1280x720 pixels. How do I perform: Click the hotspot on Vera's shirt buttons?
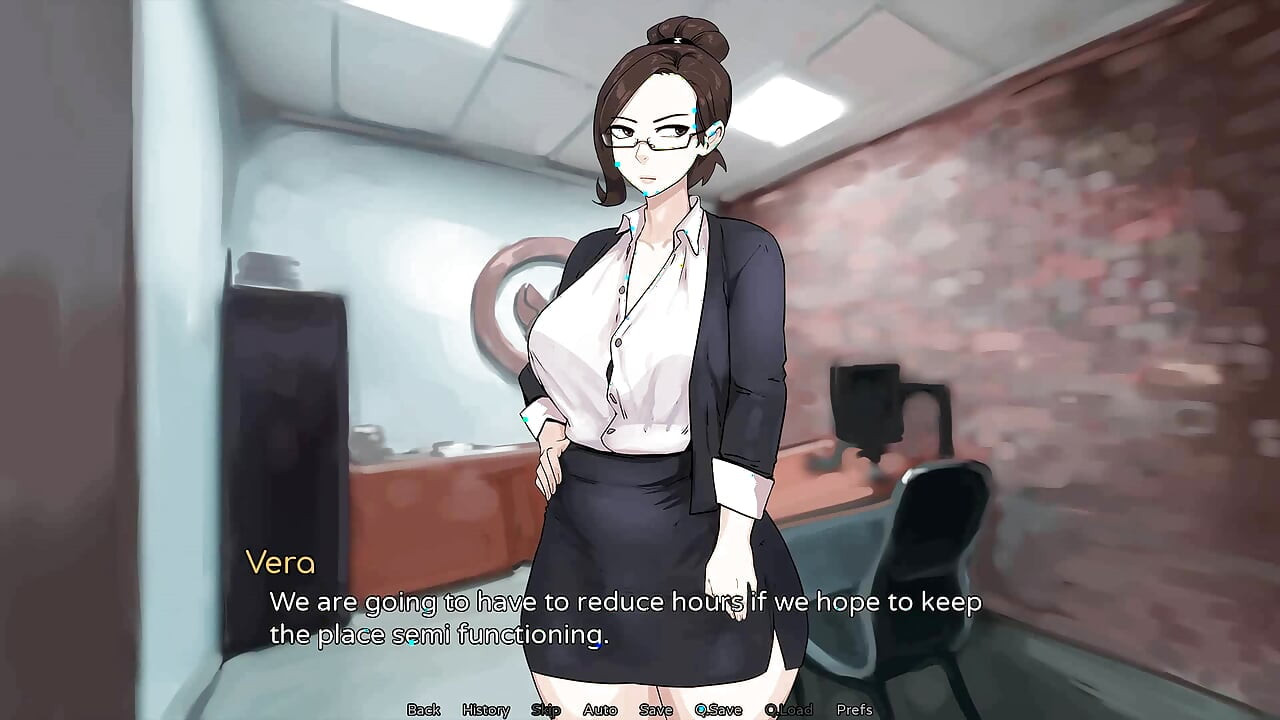pyautogui.click(x=627, y=278)
